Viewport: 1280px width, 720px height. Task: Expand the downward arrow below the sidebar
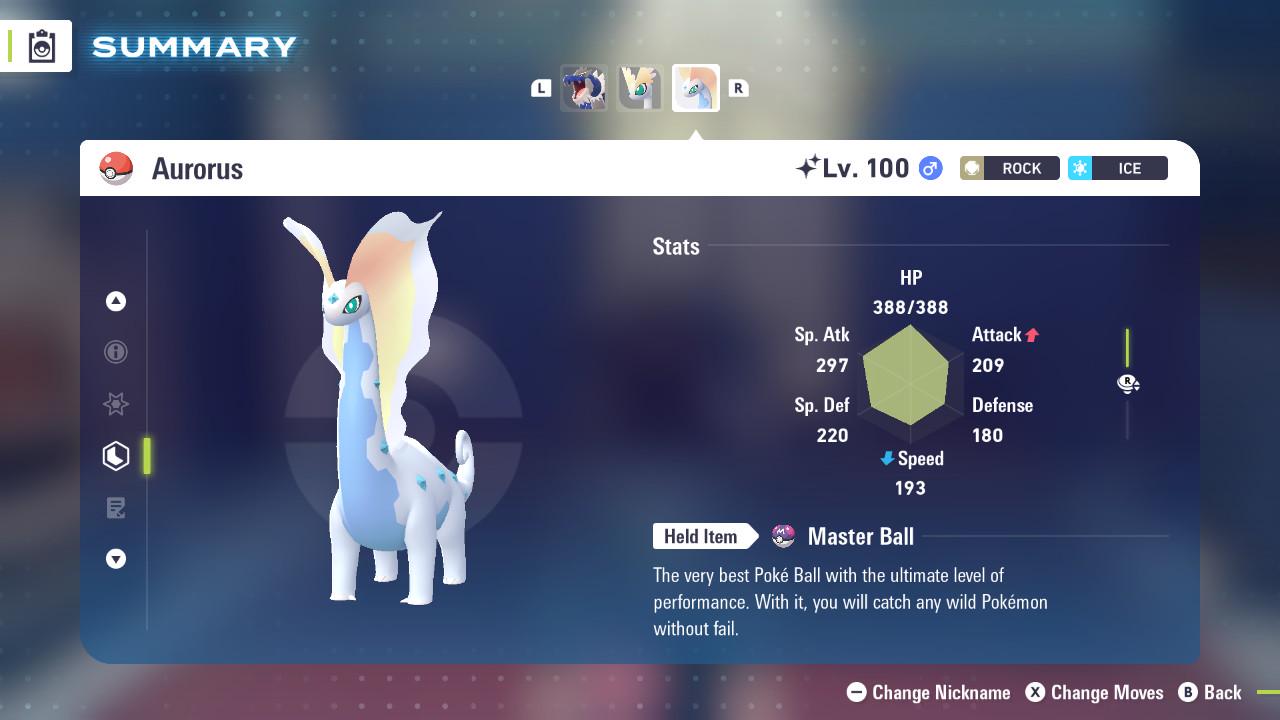click(116, 560)
